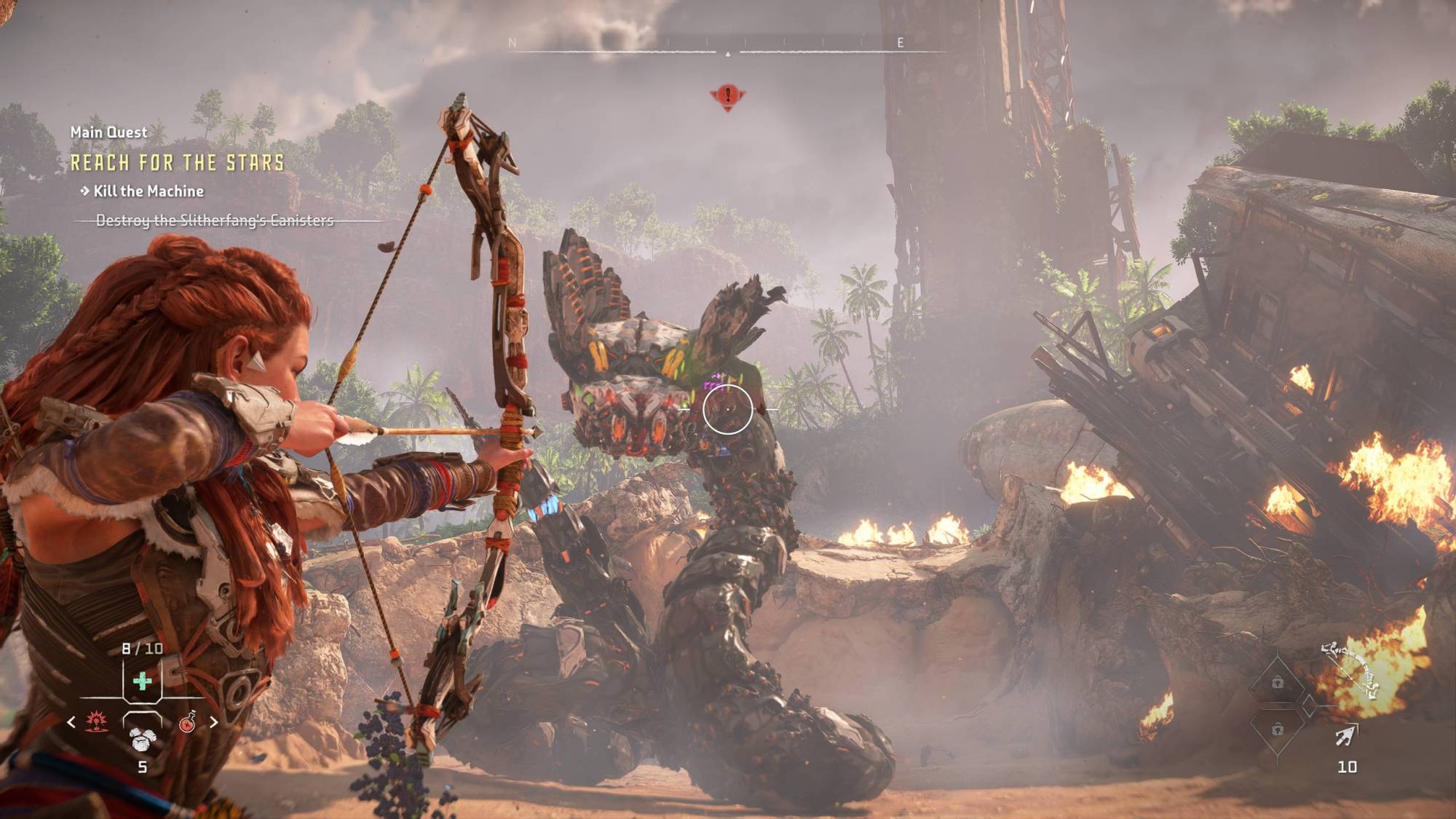Viewport: 1456px width, 819px height.
Task: Expand the compass center marker
Action: (728, 52)
